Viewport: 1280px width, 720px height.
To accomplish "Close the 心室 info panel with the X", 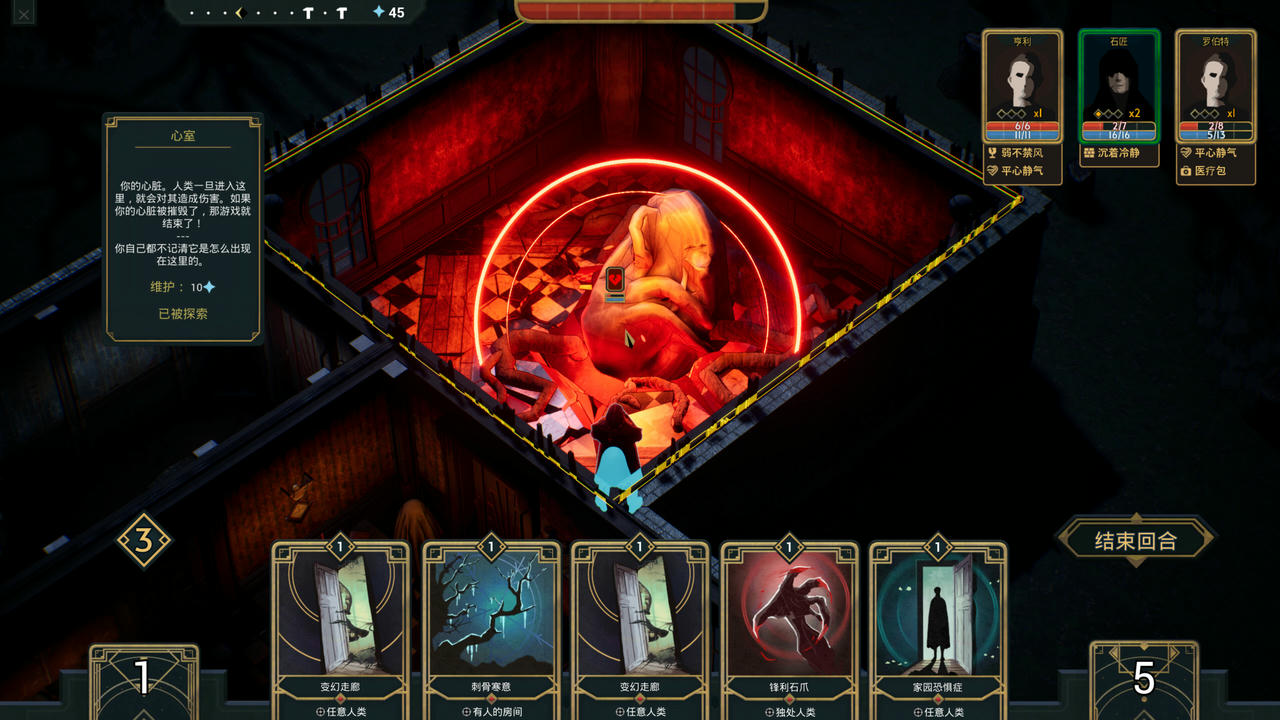I will coord(23,12).
